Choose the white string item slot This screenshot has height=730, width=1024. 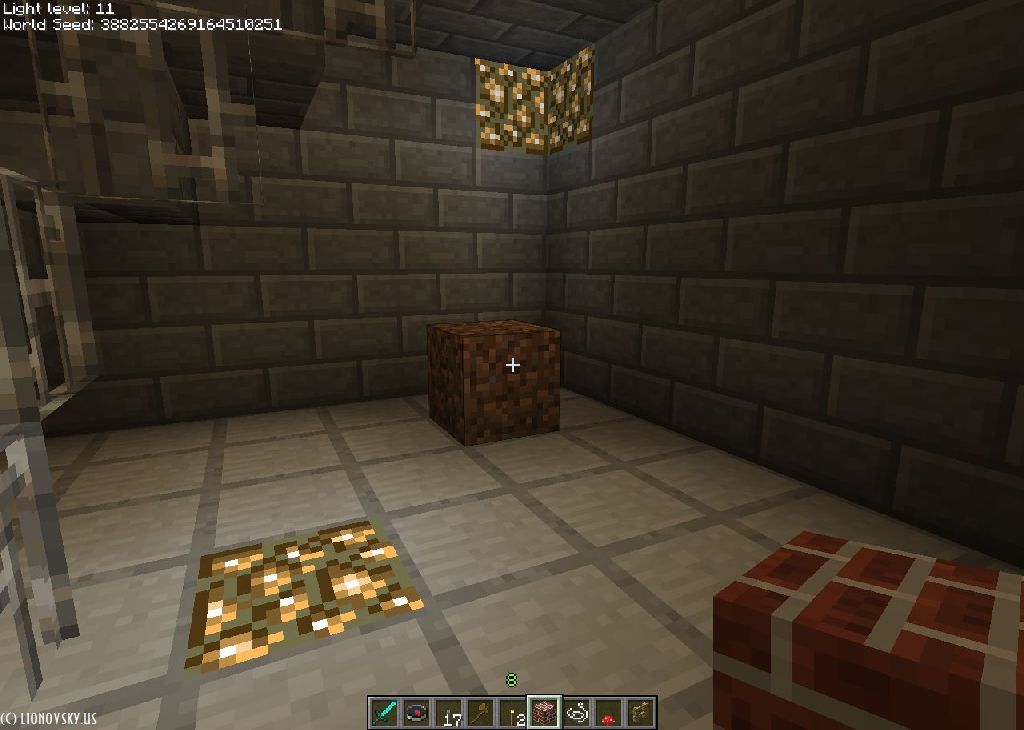(x=577, y=712)
